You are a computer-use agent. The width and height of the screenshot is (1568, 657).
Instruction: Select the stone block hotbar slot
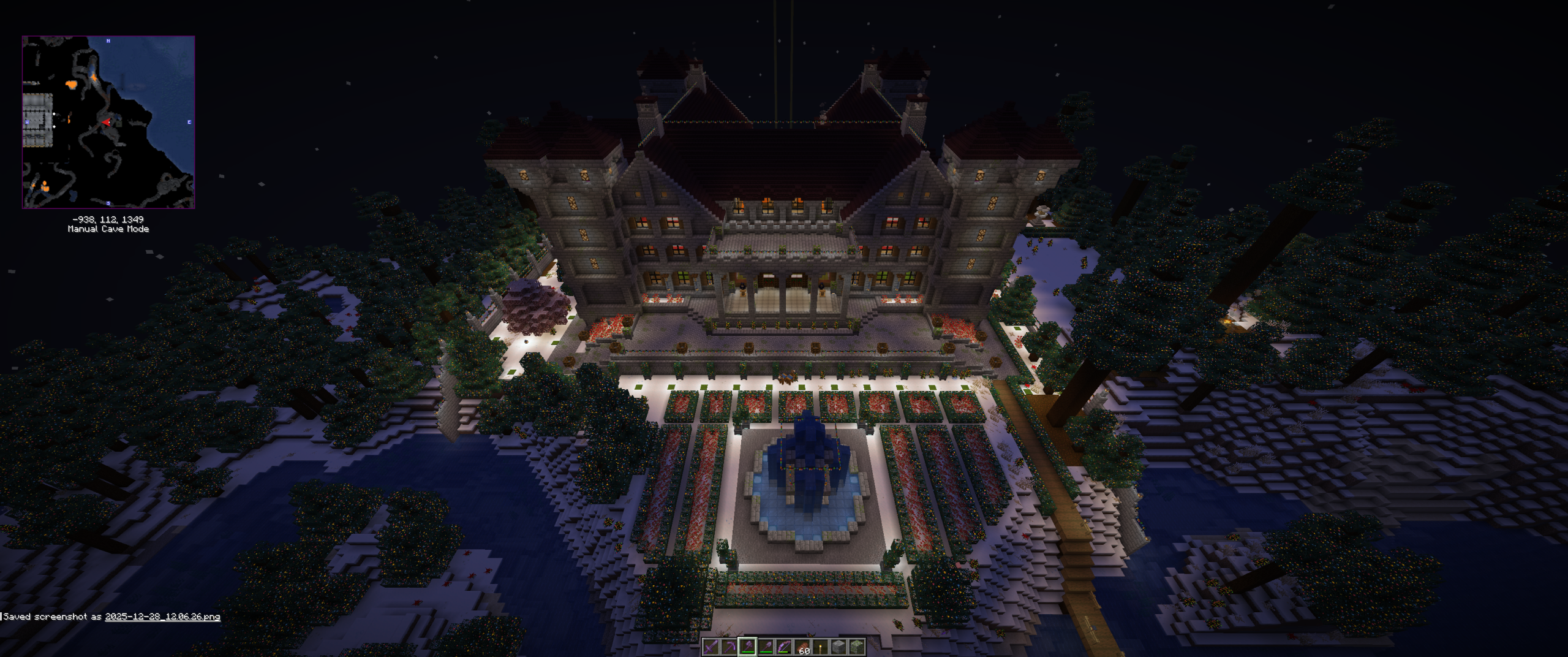click(x=839, y=647)
